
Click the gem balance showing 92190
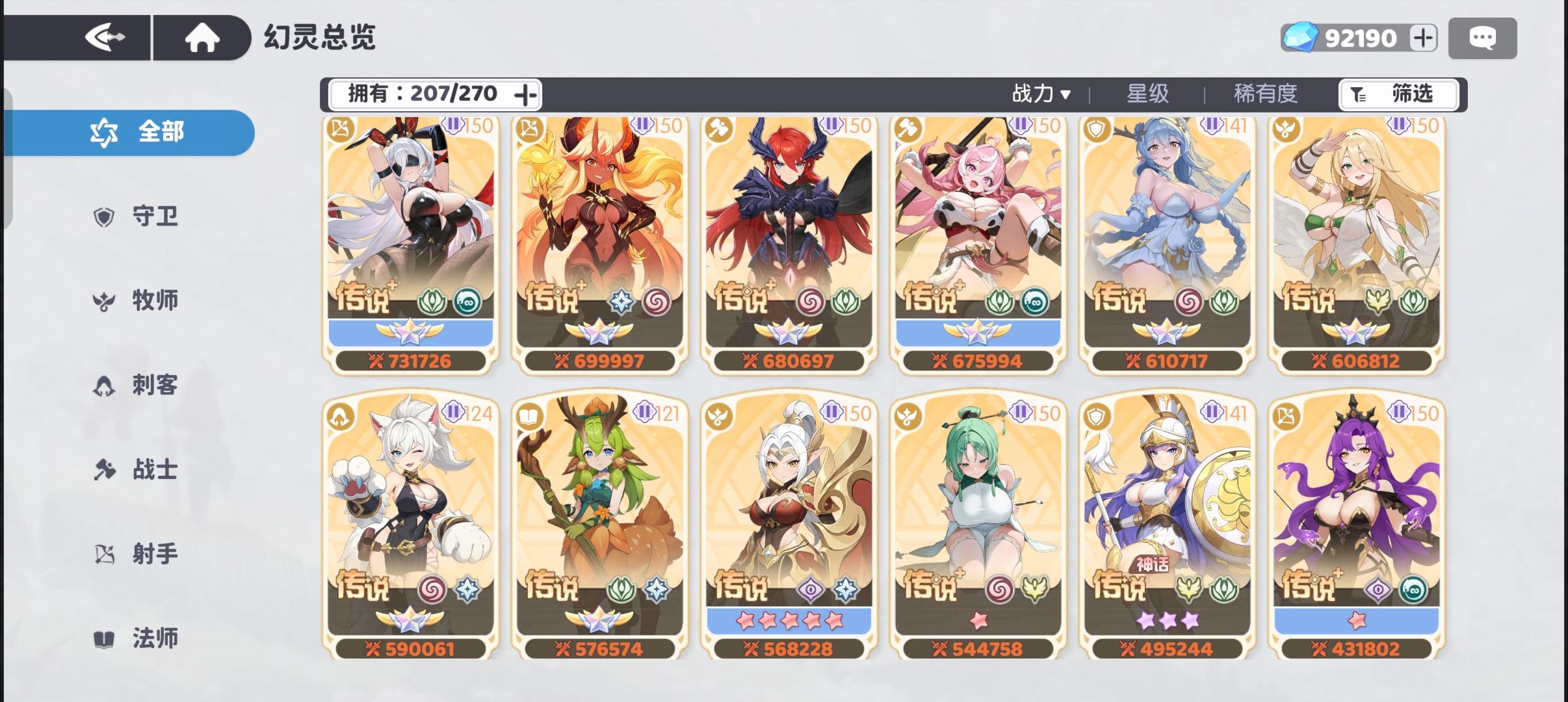pyautogui.click(x=1359, y=38)
